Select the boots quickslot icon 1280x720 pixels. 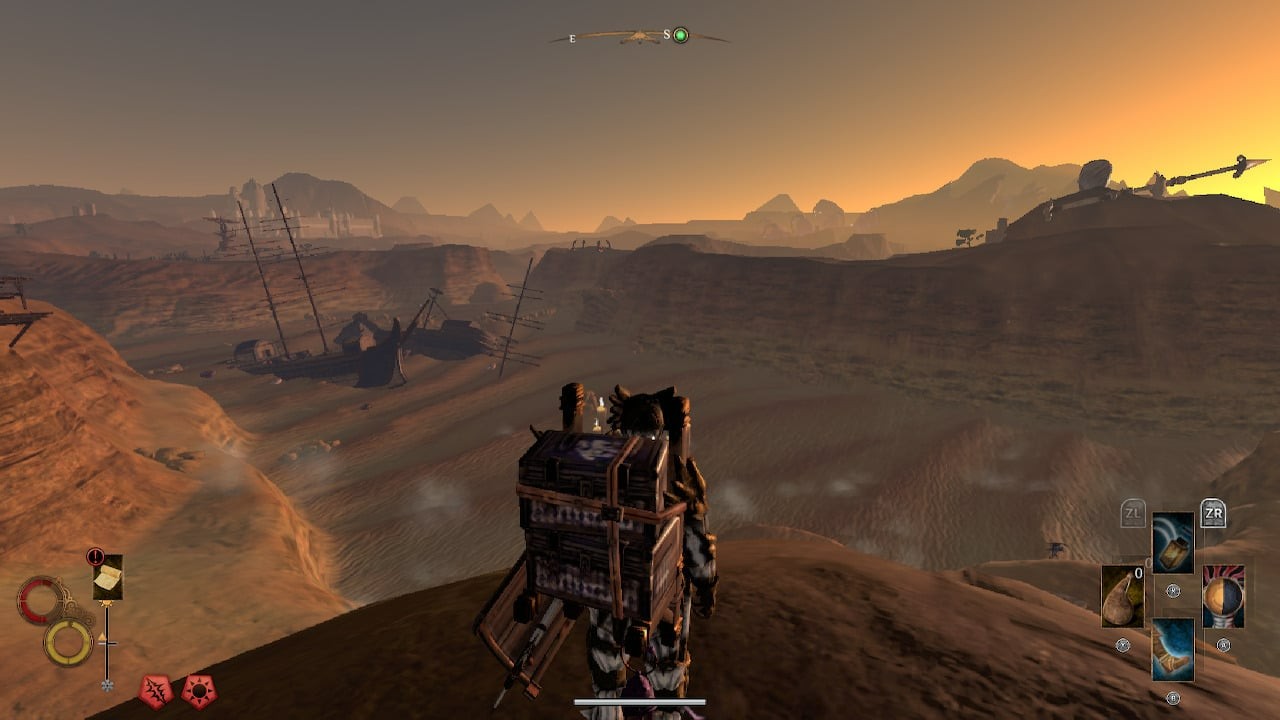point(1173,650)
